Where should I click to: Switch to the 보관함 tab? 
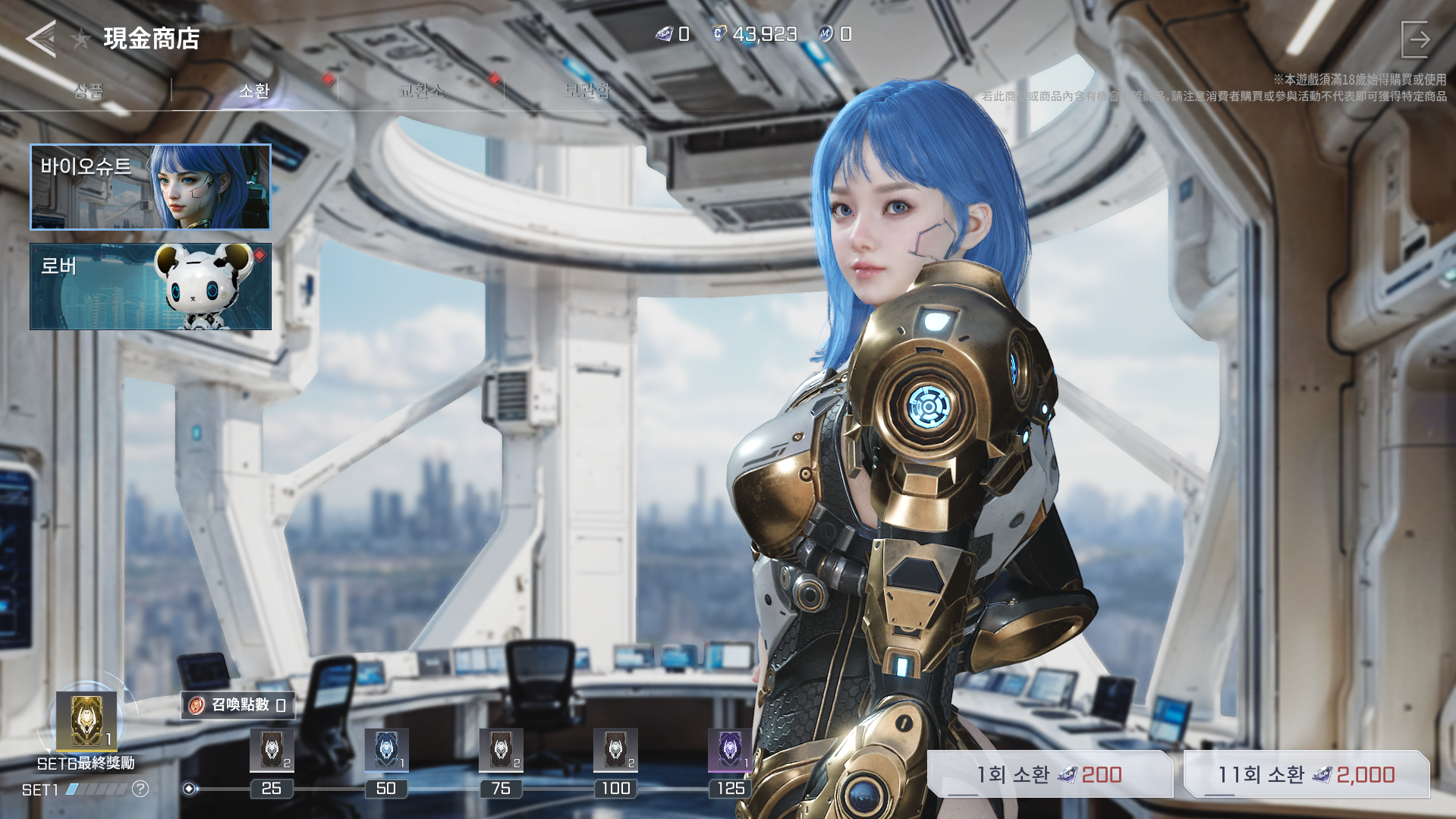pos(587,91)
